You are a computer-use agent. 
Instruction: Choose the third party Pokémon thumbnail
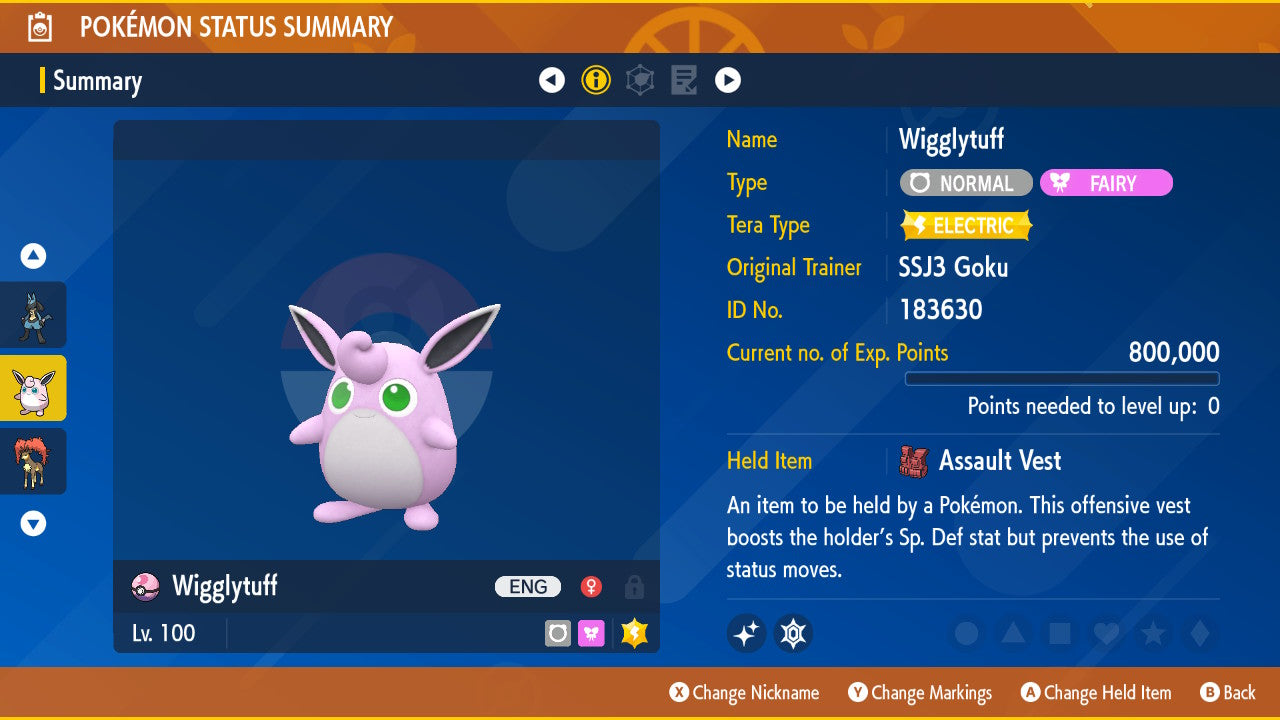pos(33,461)
